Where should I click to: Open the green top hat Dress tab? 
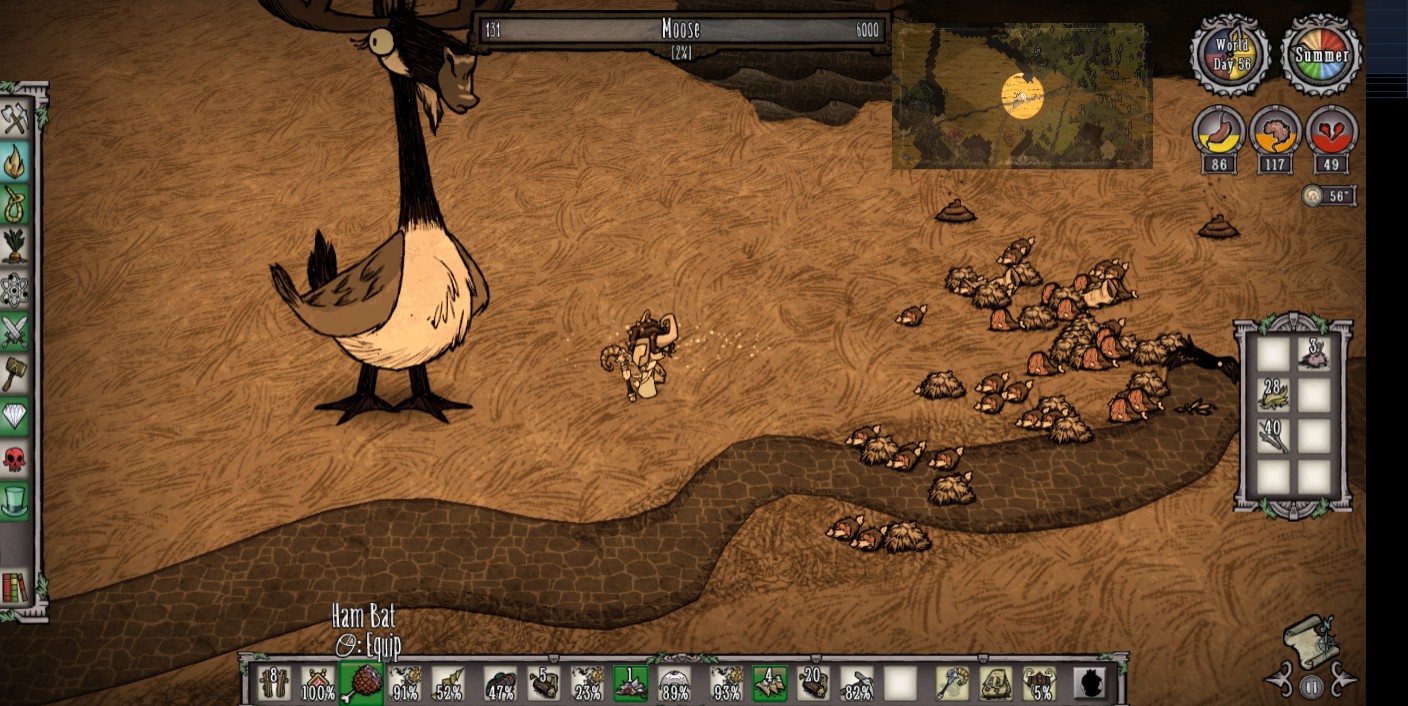[15, 501]
